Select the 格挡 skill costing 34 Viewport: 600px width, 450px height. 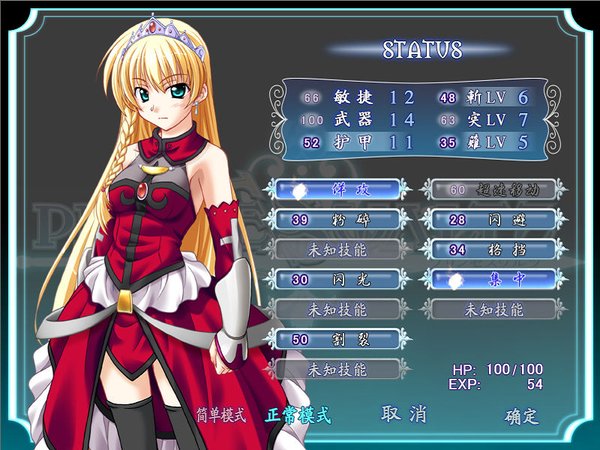(x=488, y=248)
